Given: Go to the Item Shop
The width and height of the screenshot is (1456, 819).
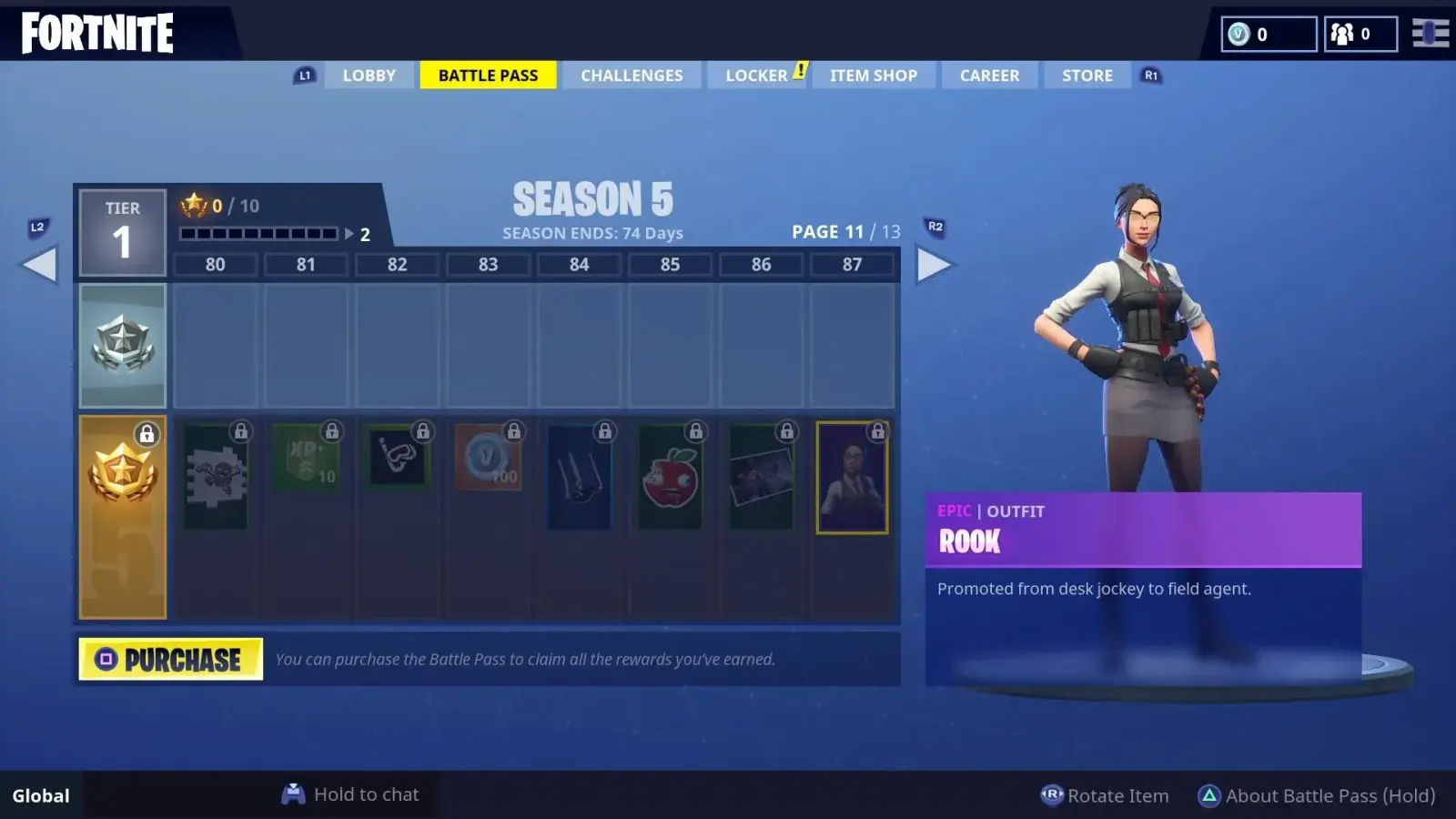Looking at the screenshot, I should pyautogui.click(x=873, y=75).
